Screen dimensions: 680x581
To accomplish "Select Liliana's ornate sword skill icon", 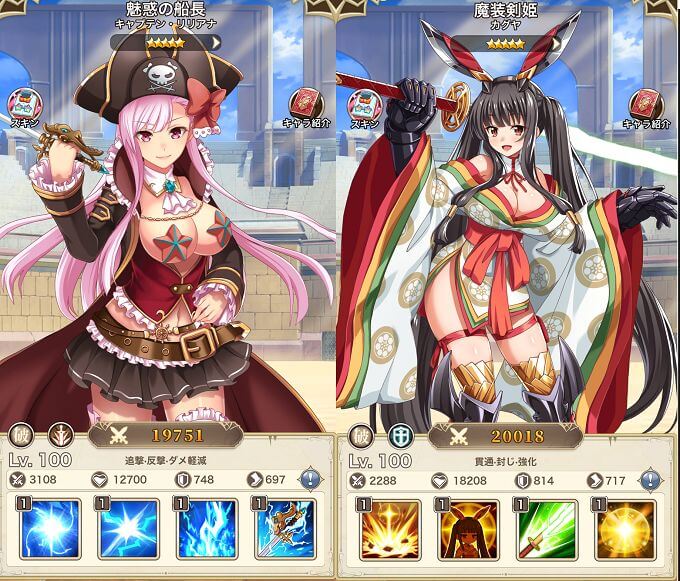I will [288, 530].
